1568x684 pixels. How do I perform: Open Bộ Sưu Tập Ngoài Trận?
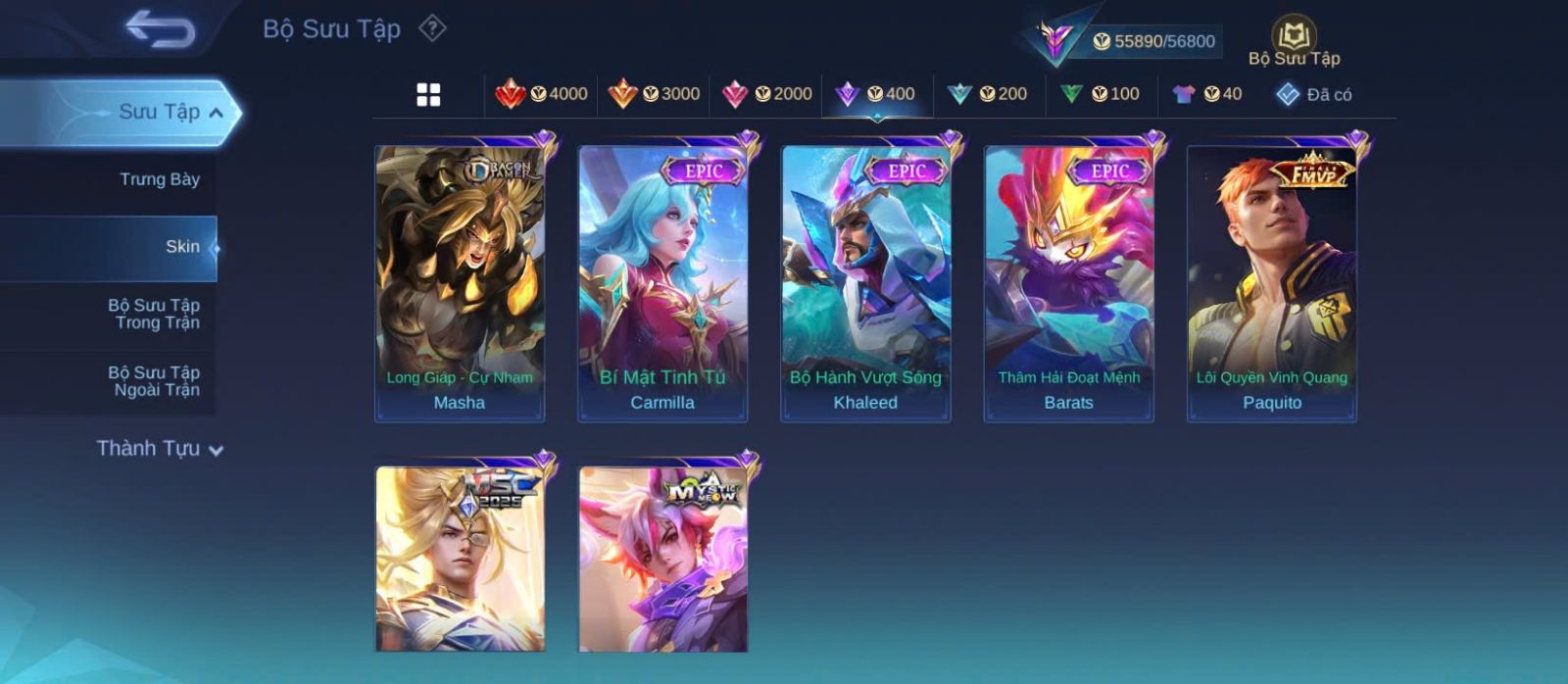pos(154,381)
